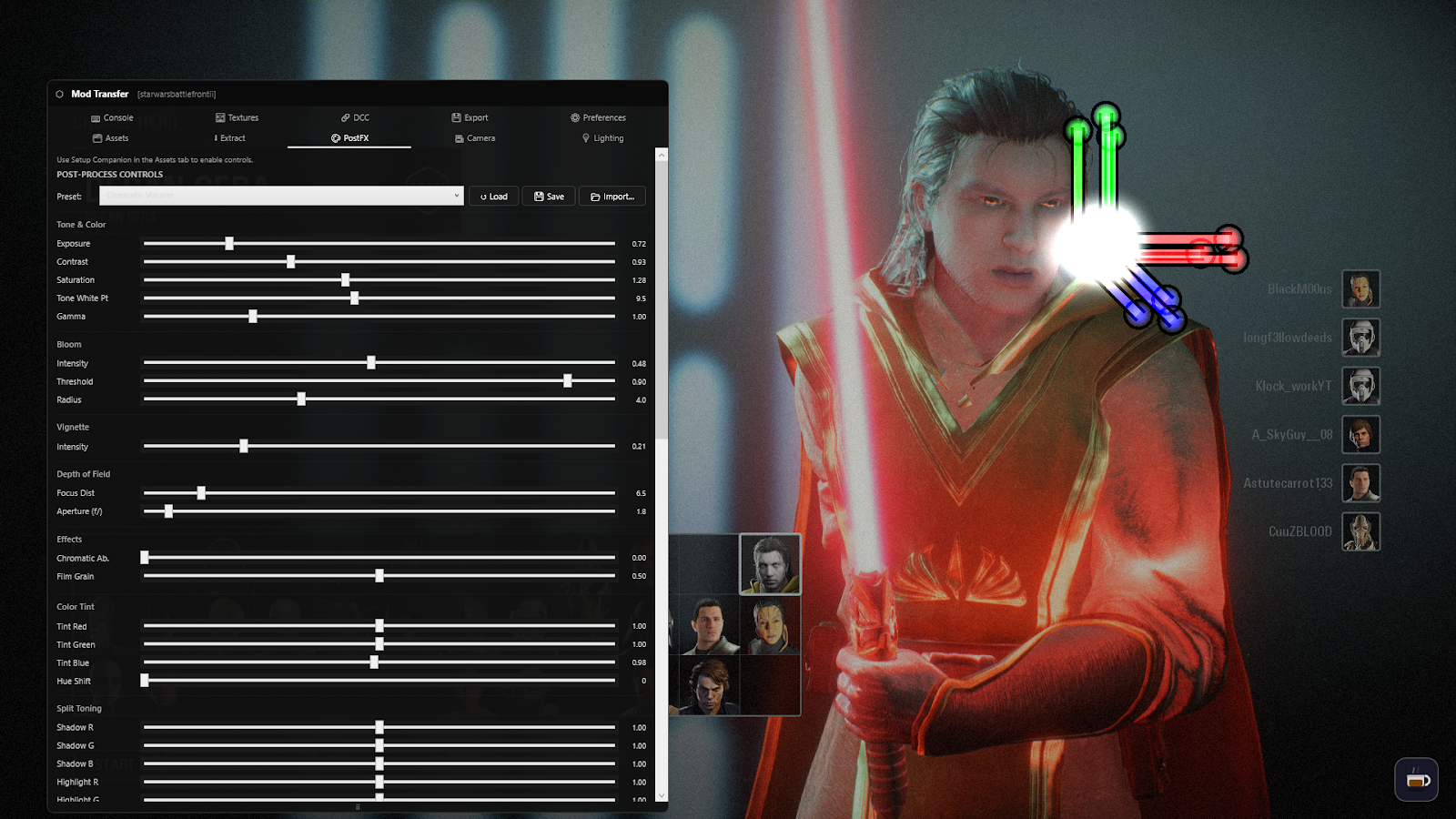Open the Cinematic Volume preset dropdown
Screen dimensions: 1456x819
280,196
